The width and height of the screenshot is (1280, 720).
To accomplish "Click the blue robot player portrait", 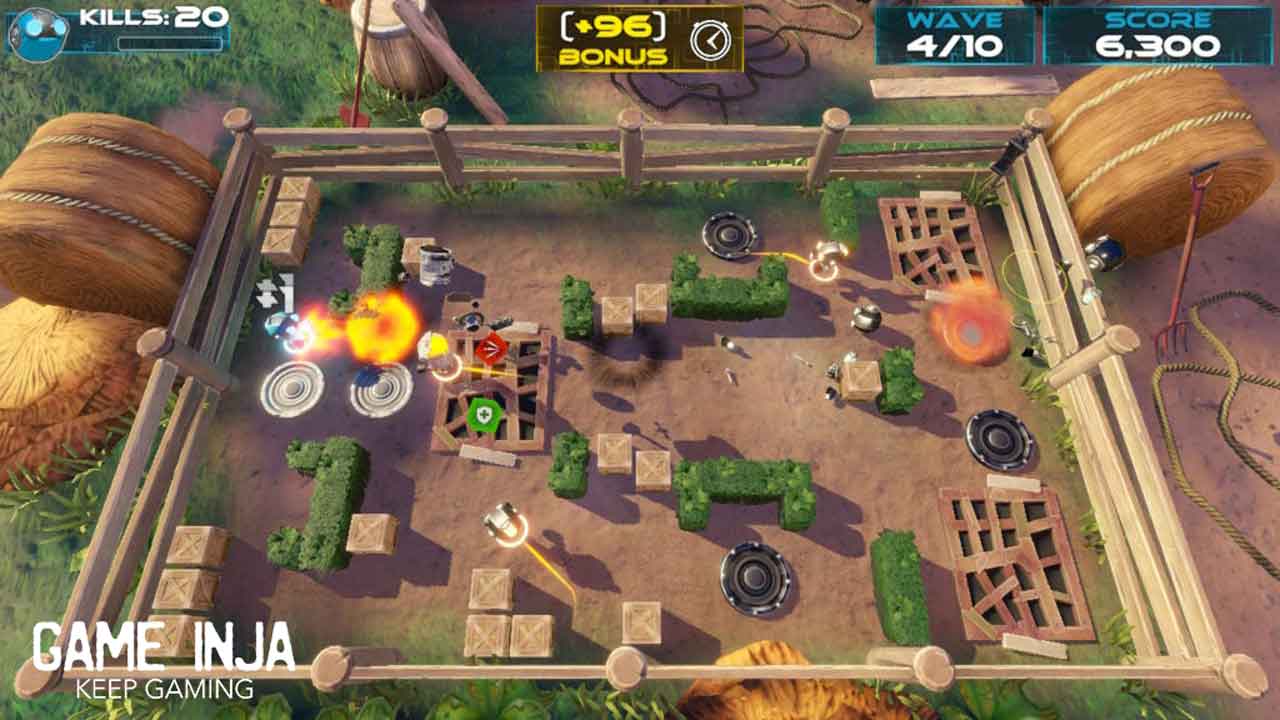I will (x=38, y=31).
